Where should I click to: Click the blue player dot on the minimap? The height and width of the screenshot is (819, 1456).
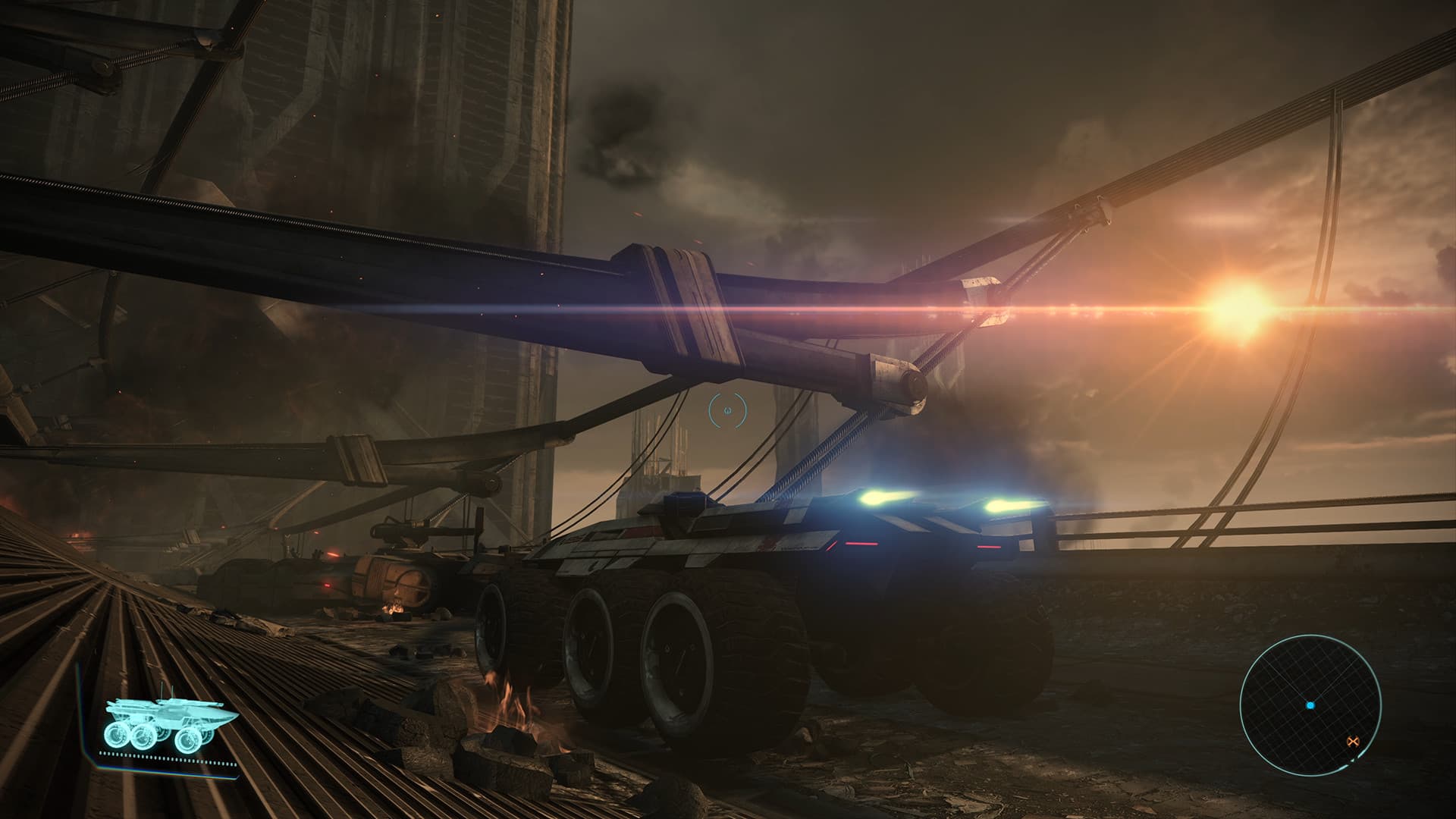pyautogui.click(x=1310, y=705)
